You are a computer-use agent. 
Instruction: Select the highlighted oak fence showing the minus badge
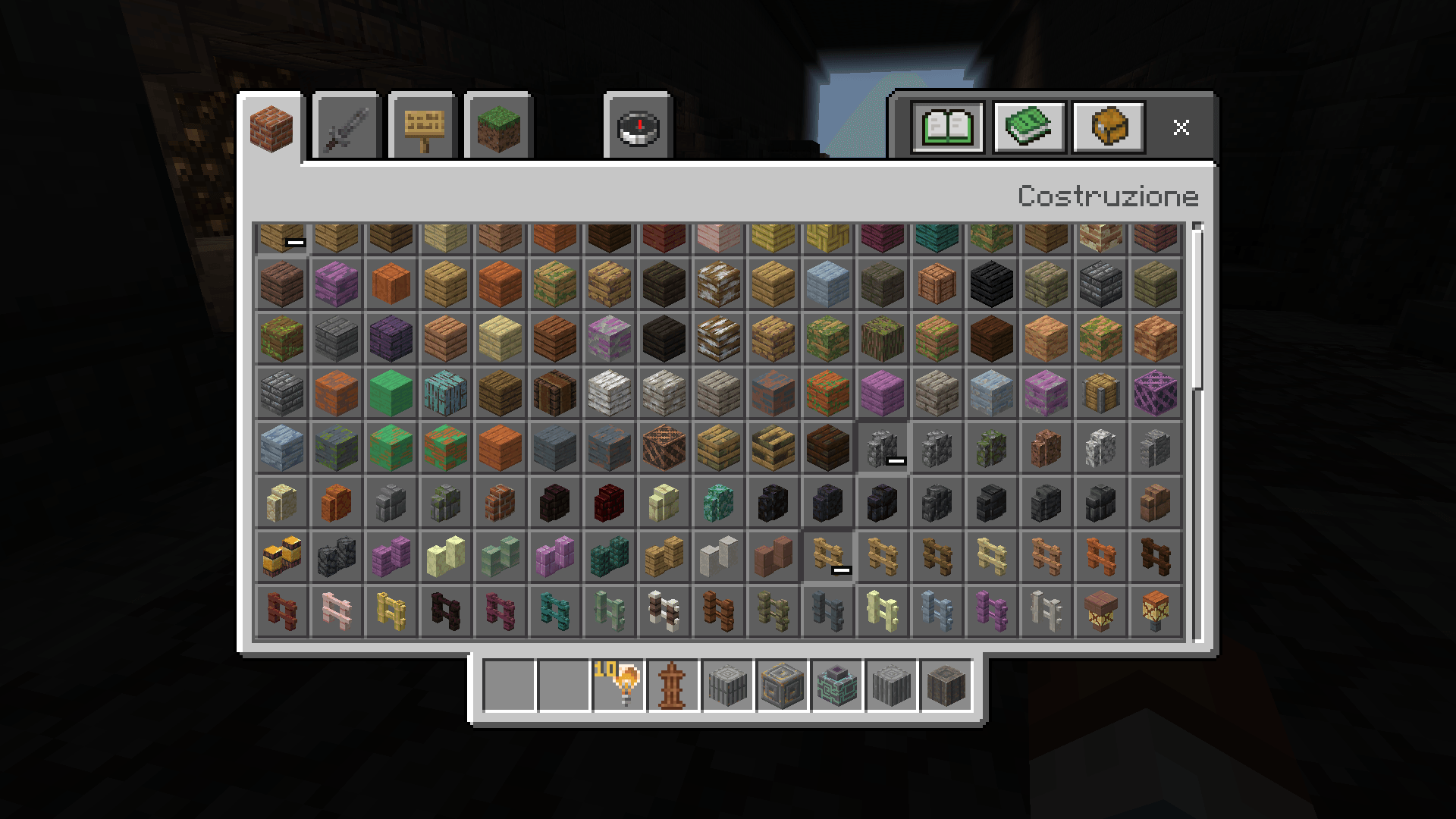827,556
